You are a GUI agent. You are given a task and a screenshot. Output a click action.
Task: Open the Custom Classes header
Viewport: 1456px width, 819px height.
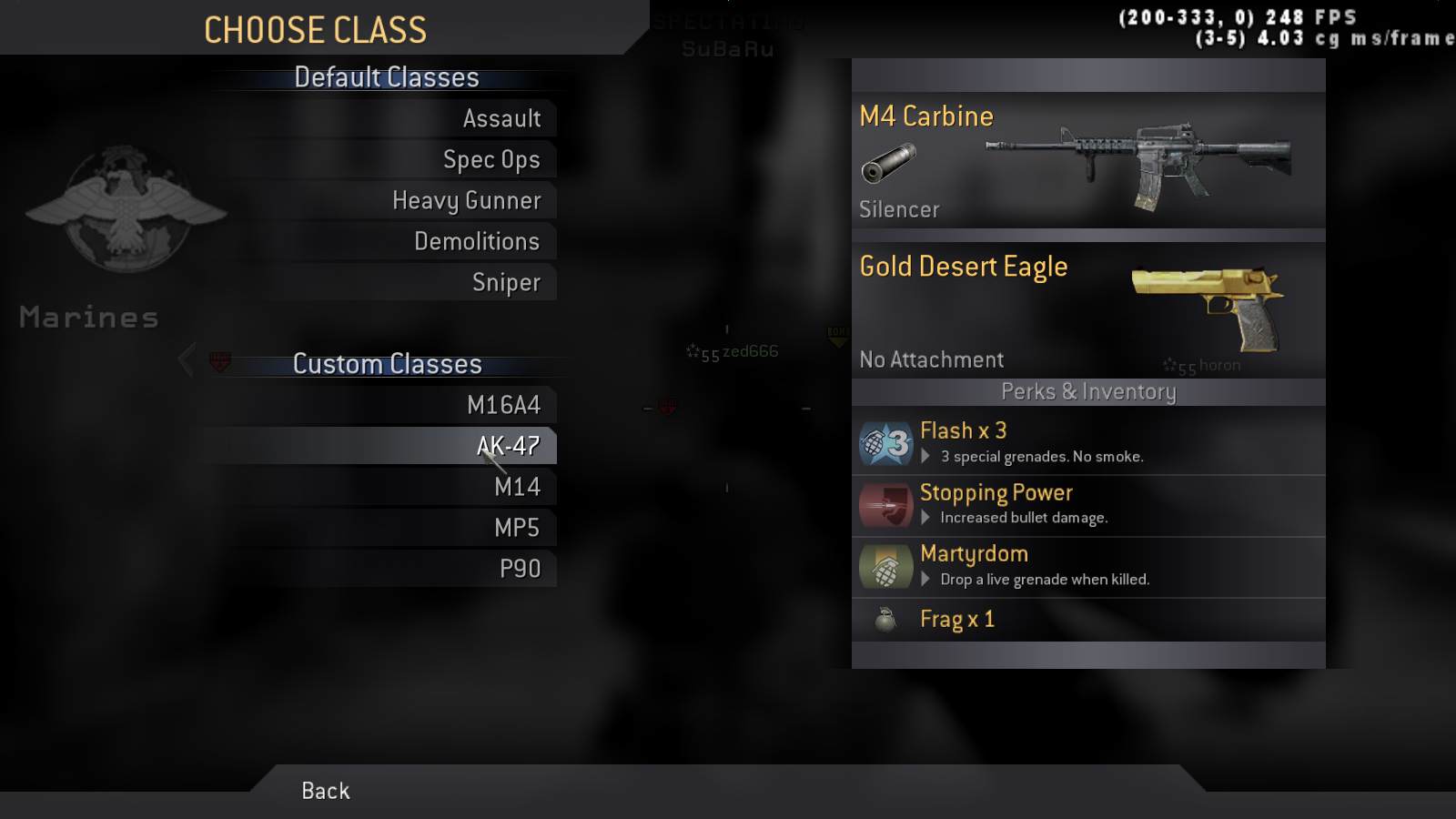click(387, 364)
